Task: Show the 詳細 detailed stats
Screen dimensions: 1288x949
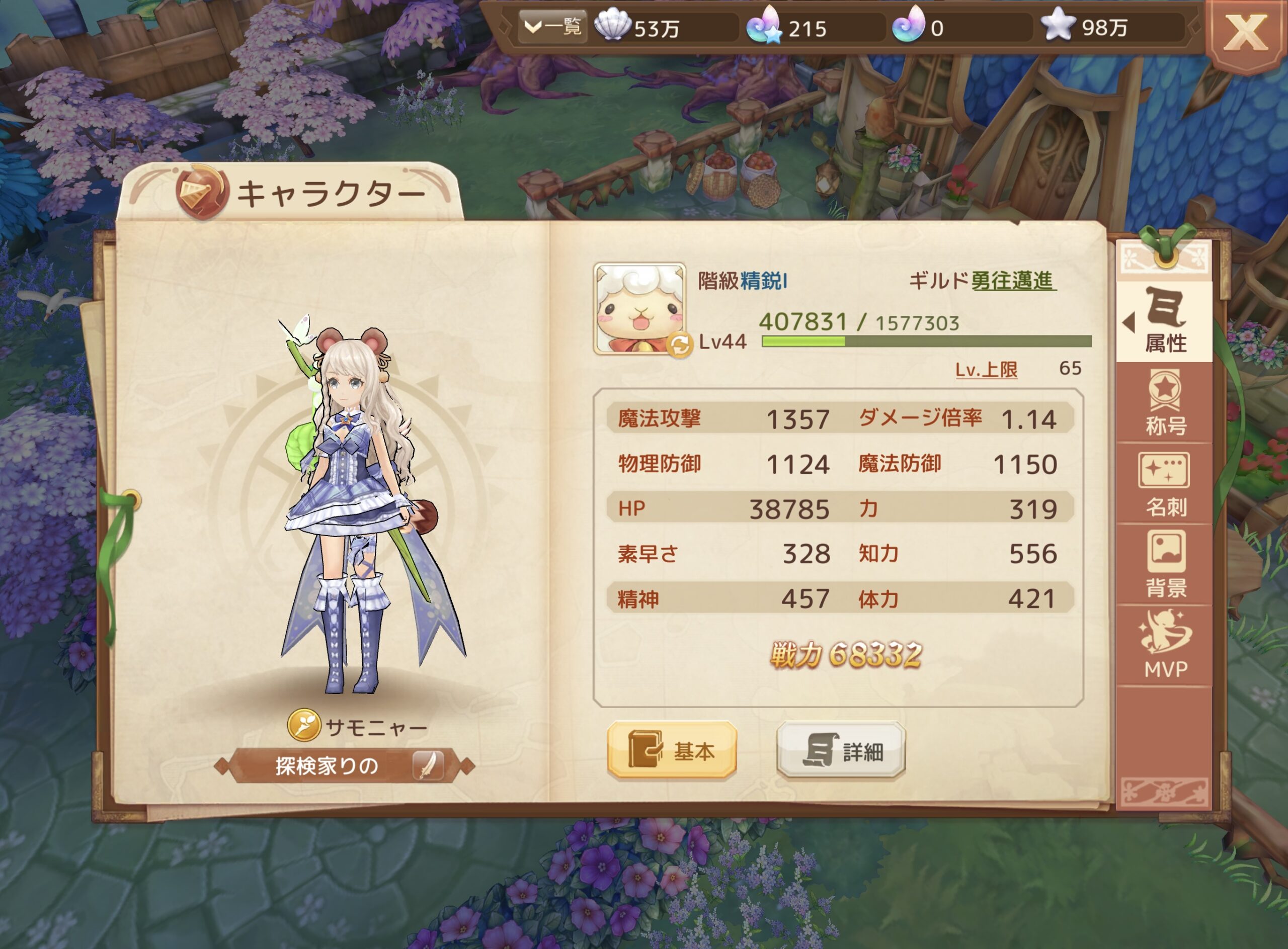Action: coord(841,750)
